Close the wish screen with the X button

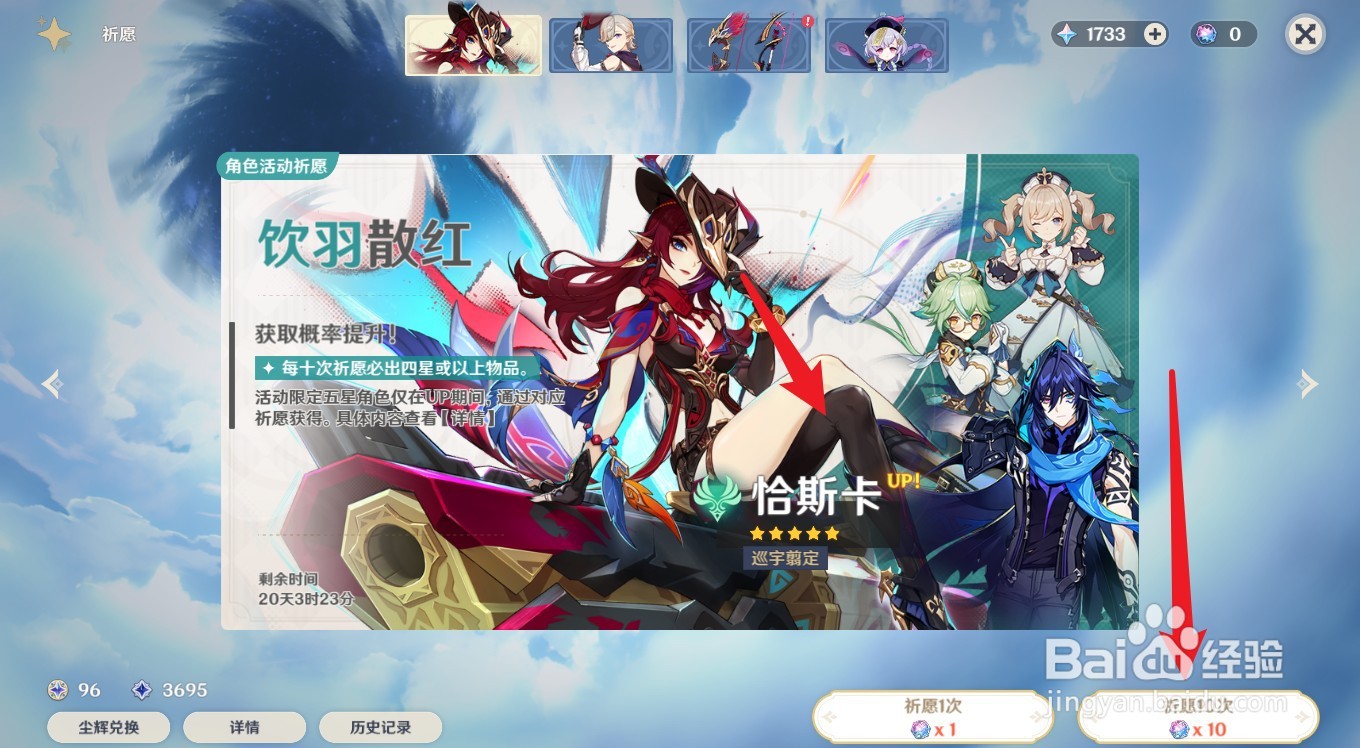pos(1305,34)
